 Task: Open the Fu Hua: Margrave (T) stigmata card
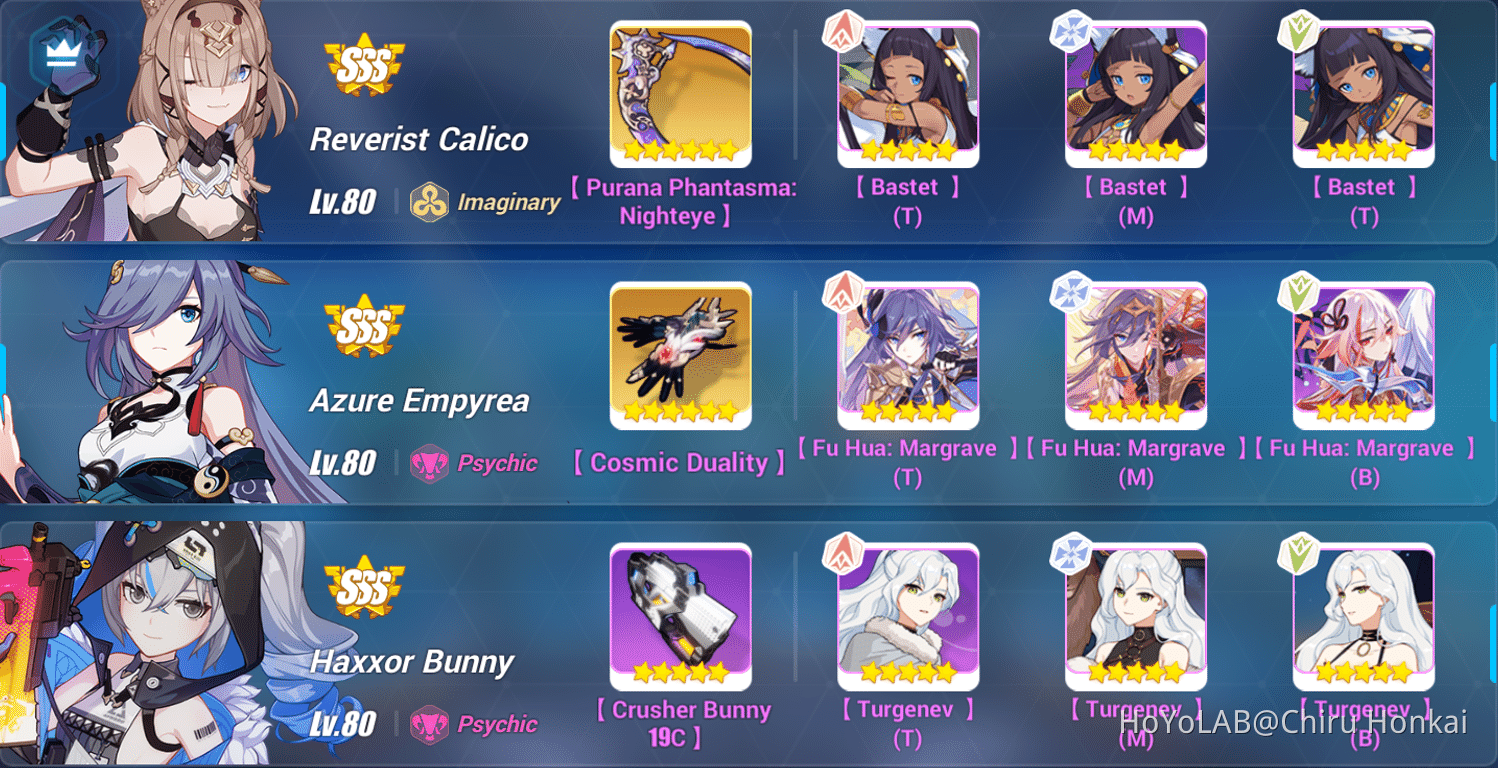pos(906,355)
